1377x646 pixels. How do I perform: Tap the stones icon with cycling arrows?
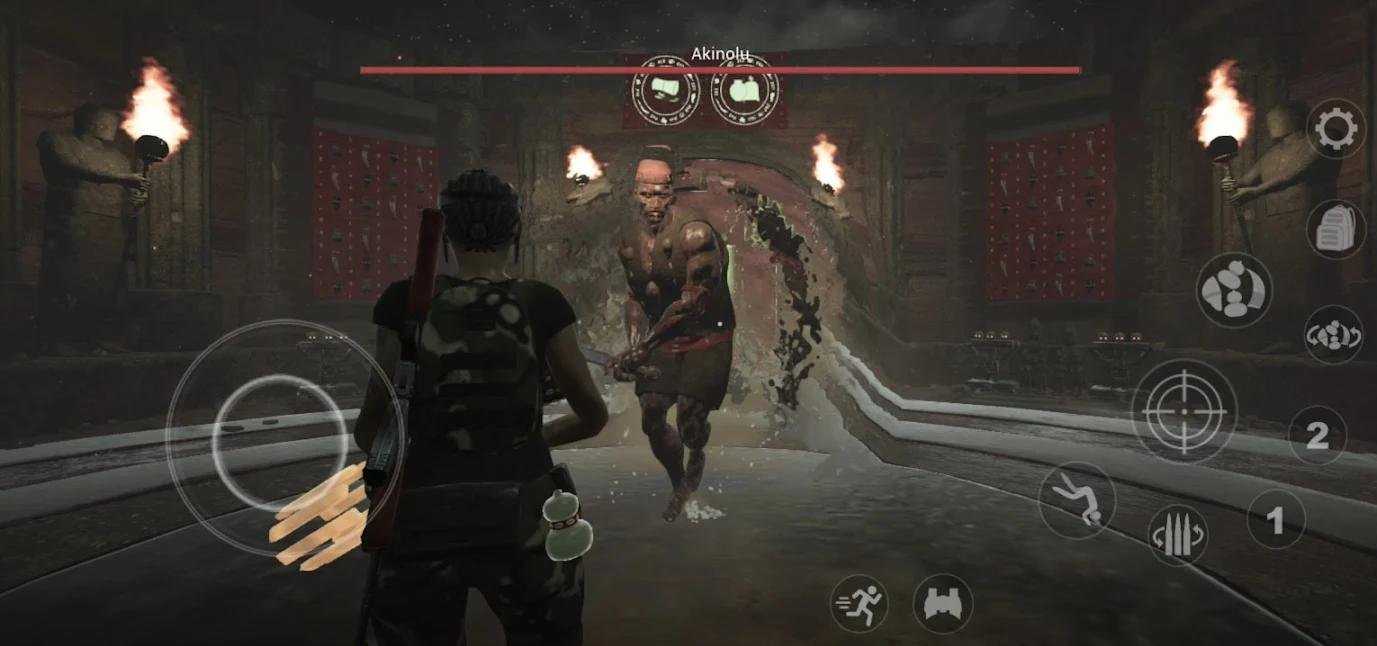[1333, 335]
